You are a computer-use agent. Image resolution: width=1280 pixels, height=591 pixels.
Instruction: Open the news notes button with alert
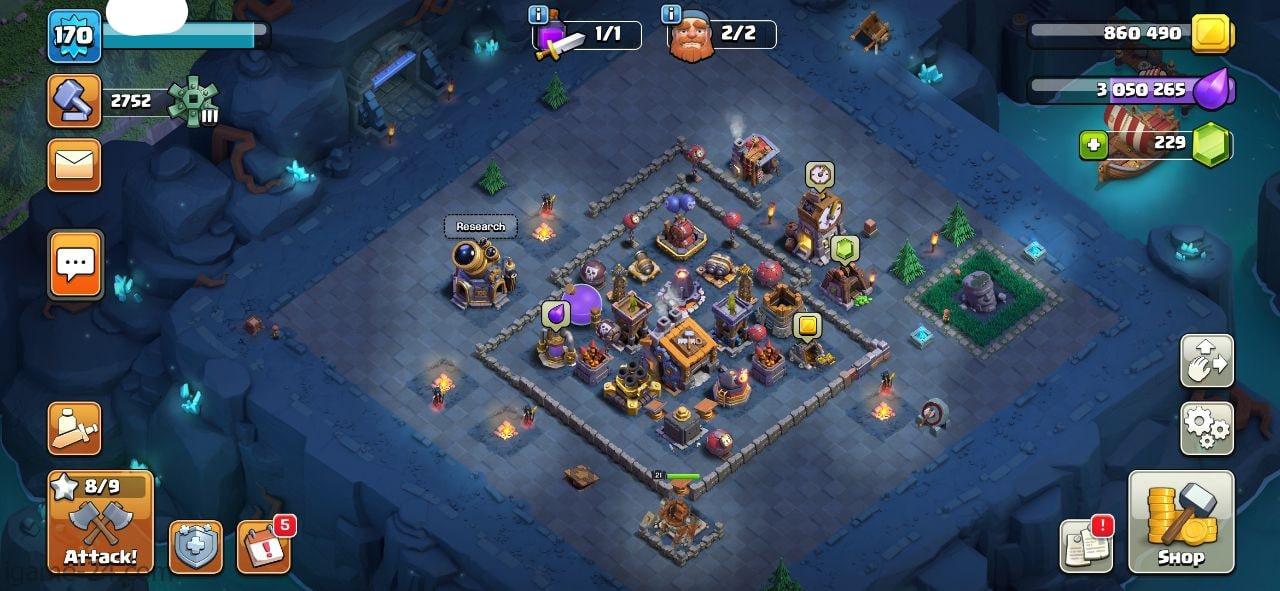1086,546
